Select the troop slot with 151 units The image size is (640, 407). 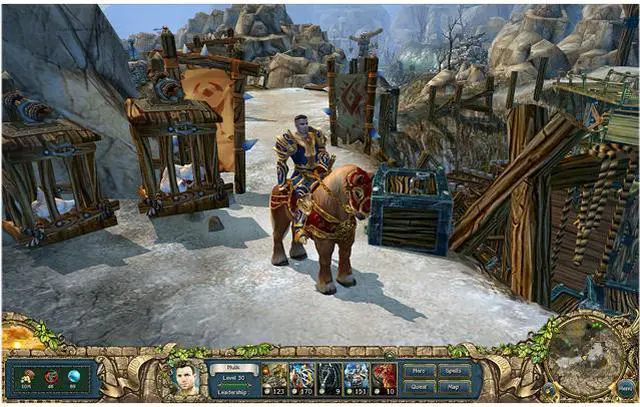(356, 378)
